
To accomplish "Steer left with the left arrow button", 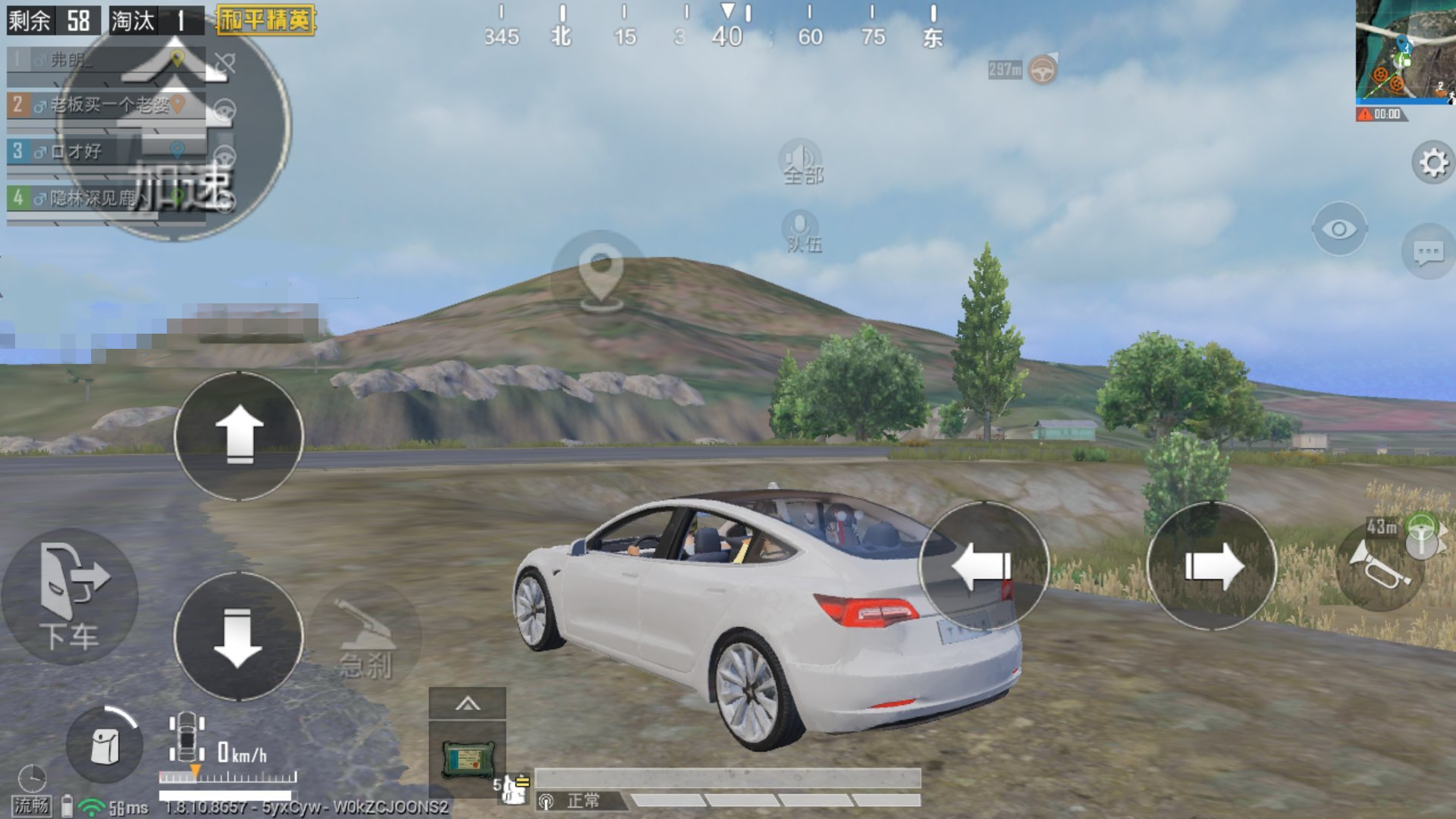I will tap(984, 566).
